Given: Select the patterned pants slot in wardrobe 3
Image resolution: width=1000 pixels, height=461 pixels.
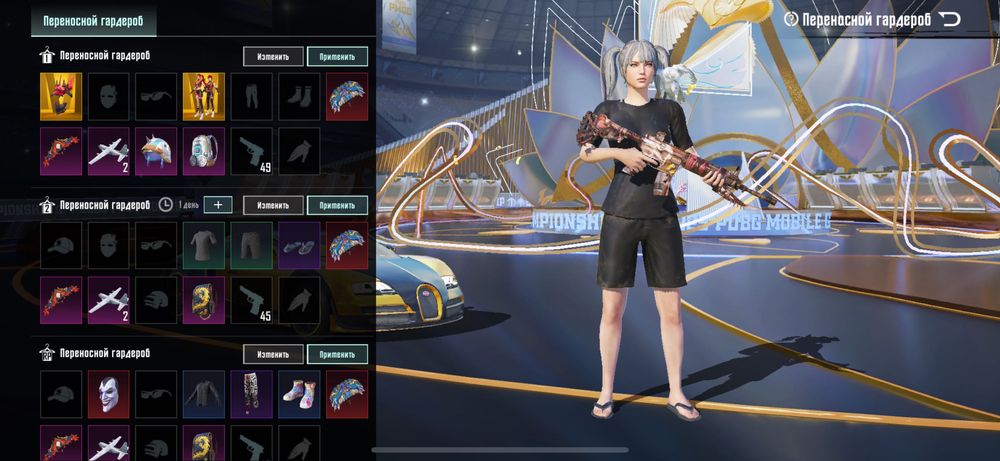Looking at the screenshot, I should tap(251, 391).
